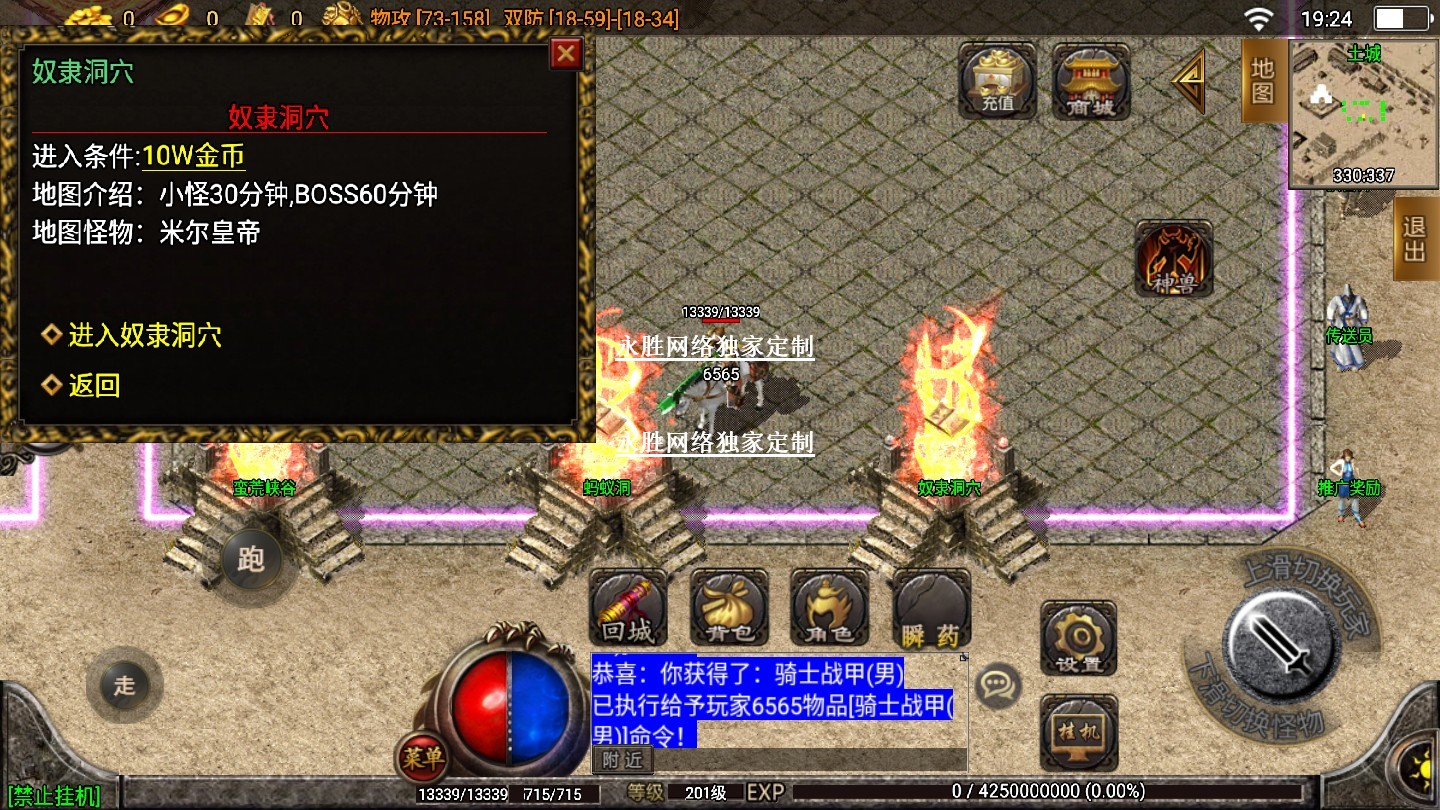Collapse the top icon row arrow
Image resolution: width=1440 pixels, height=810 pixels.
click(x=1190, y=81)
